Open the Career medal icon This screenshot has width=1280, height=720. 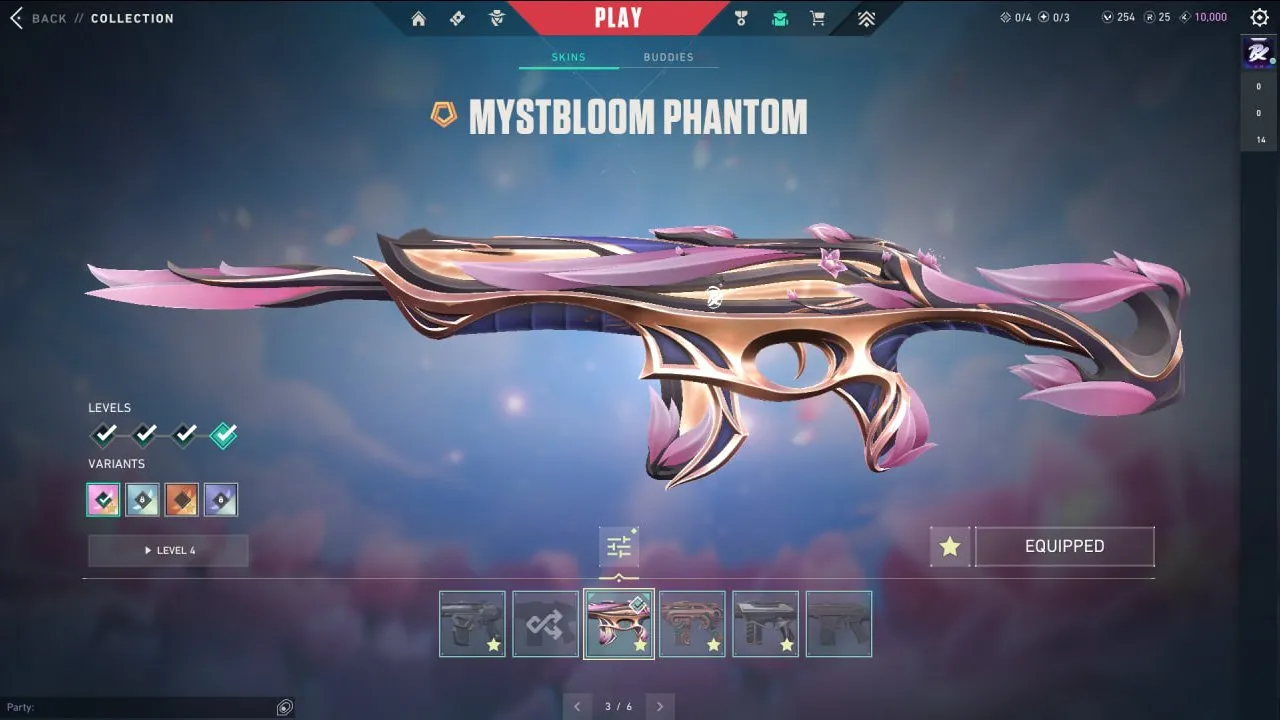pos(740,18)
